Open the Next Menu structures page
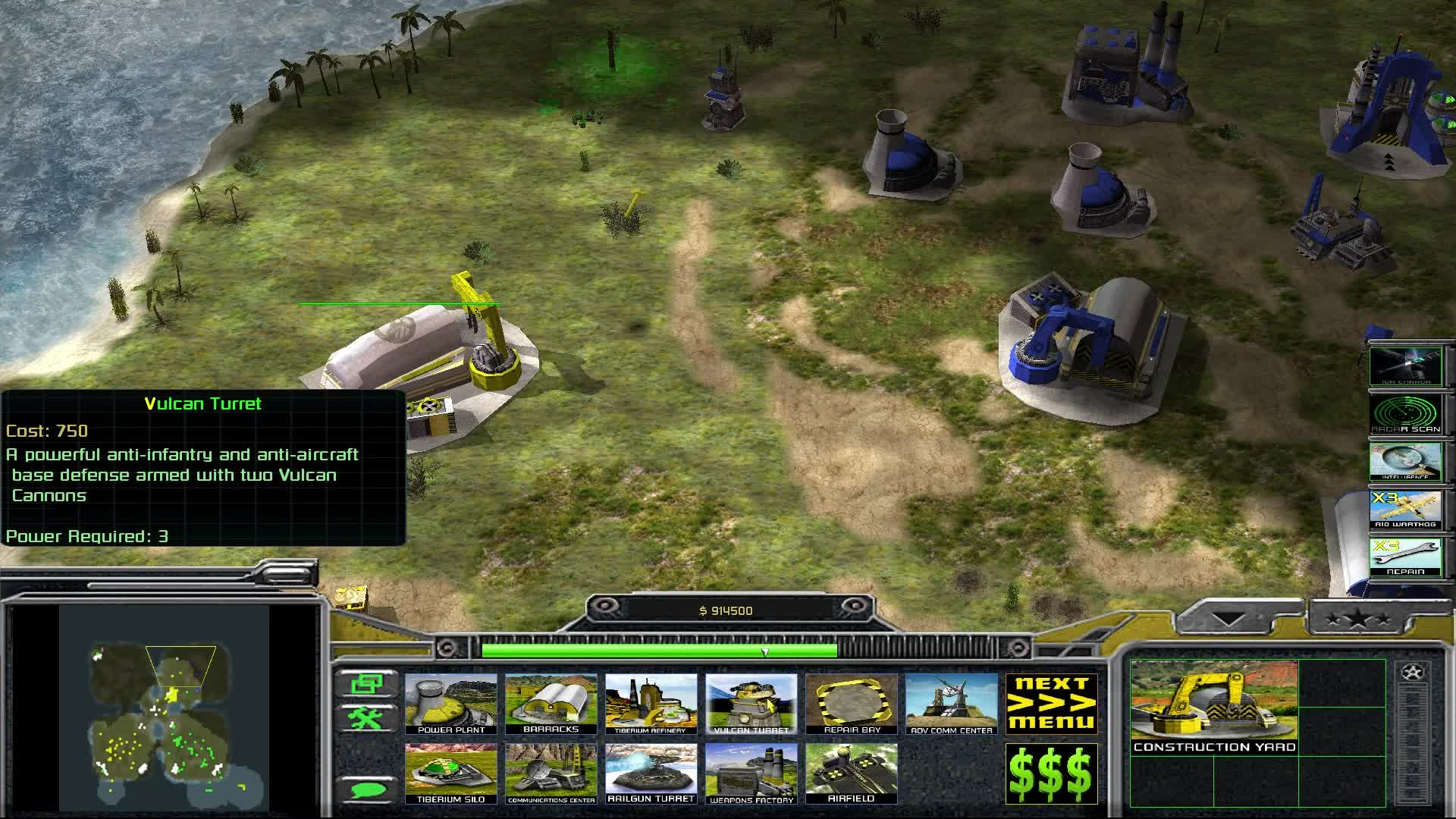1456x819 pixels. tap(1052, 704)
